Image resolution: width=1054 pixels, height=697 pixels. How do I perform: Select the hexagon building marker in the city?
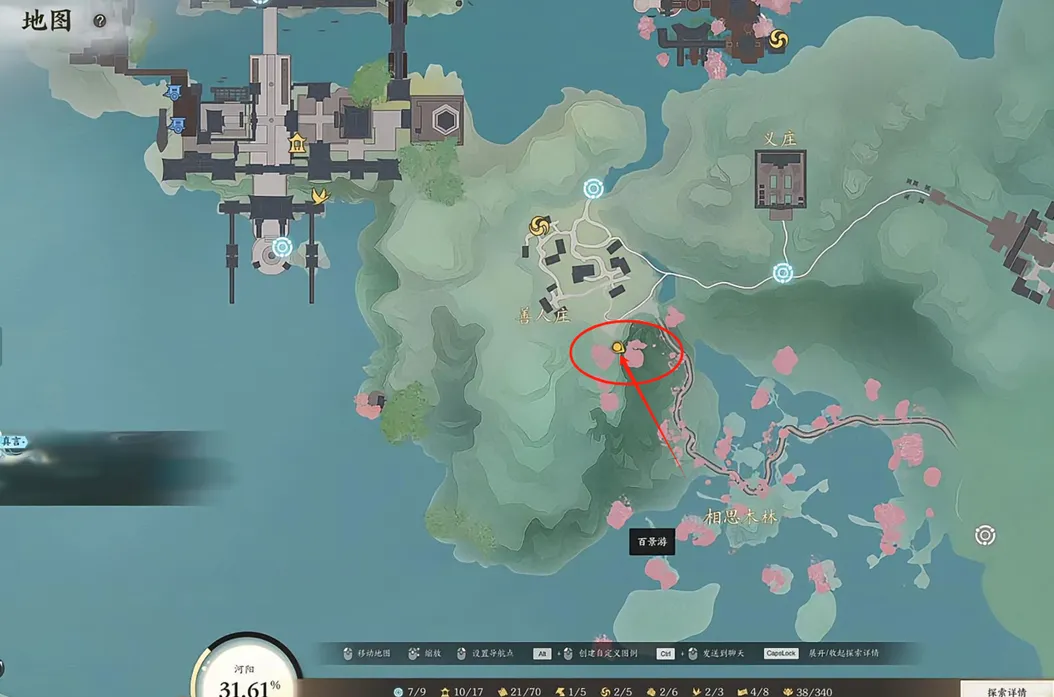pyautogui.click(x=445, y=121)
